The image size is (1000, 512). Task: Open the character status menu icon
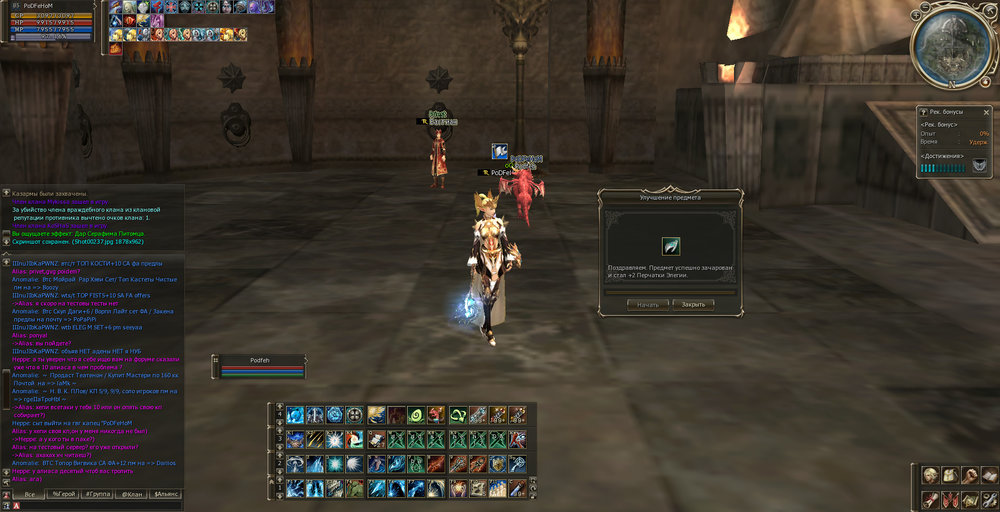[x=929, y=476]
